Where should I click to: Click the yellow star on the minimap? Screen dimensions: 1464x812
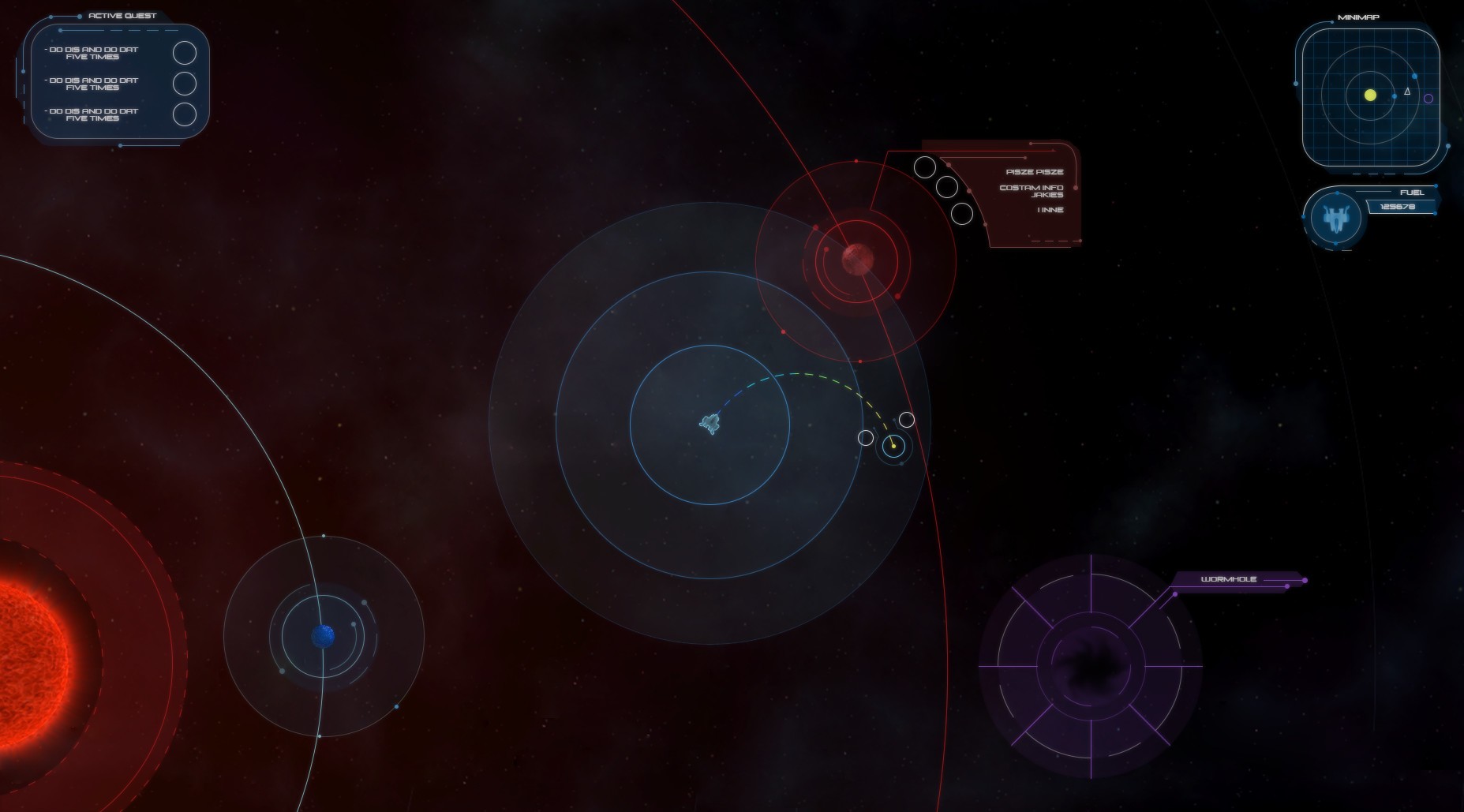tap(1369, 96)
